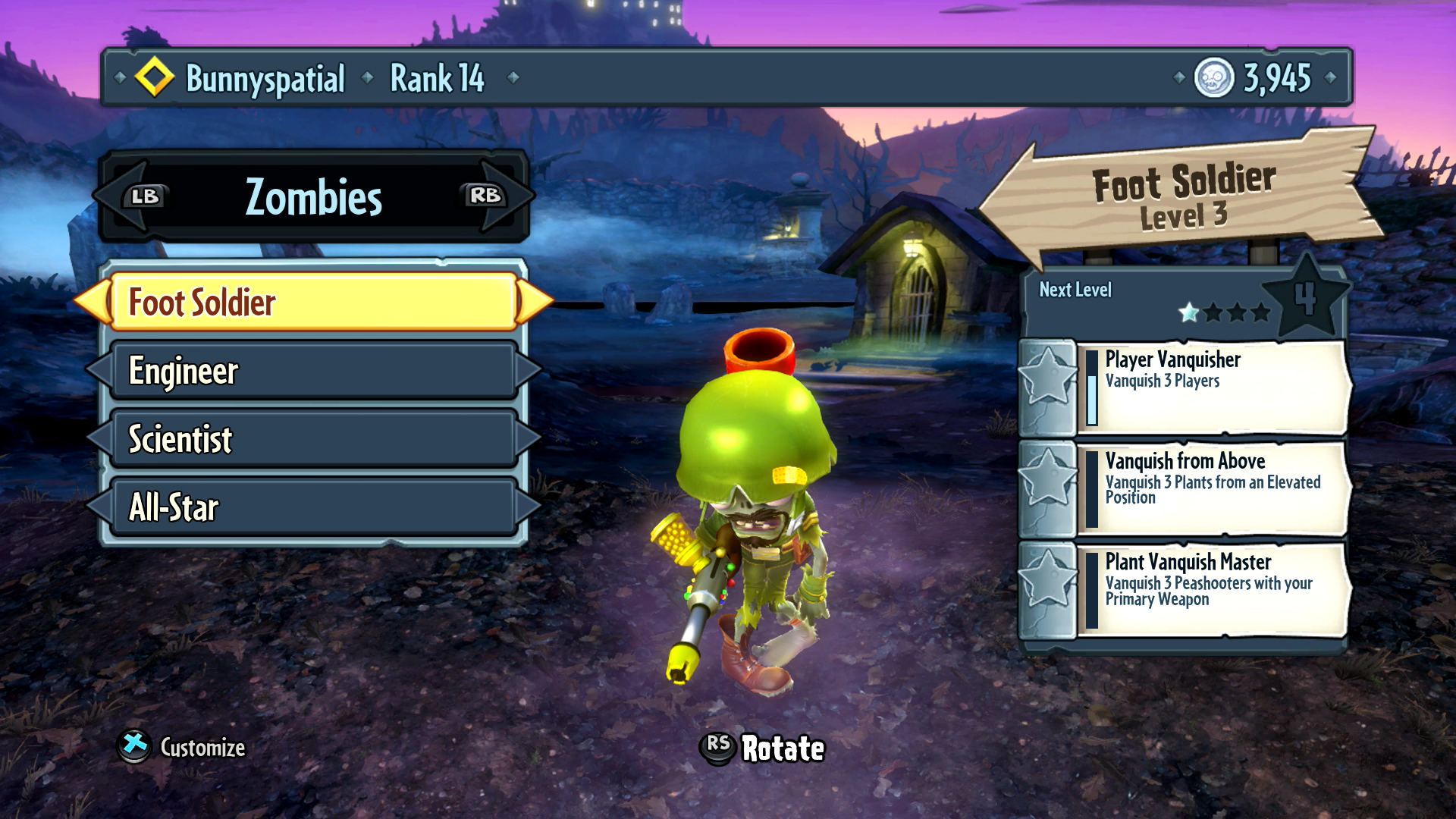Click the left arrow on Foot Soldier row

[x=92, y=302]
